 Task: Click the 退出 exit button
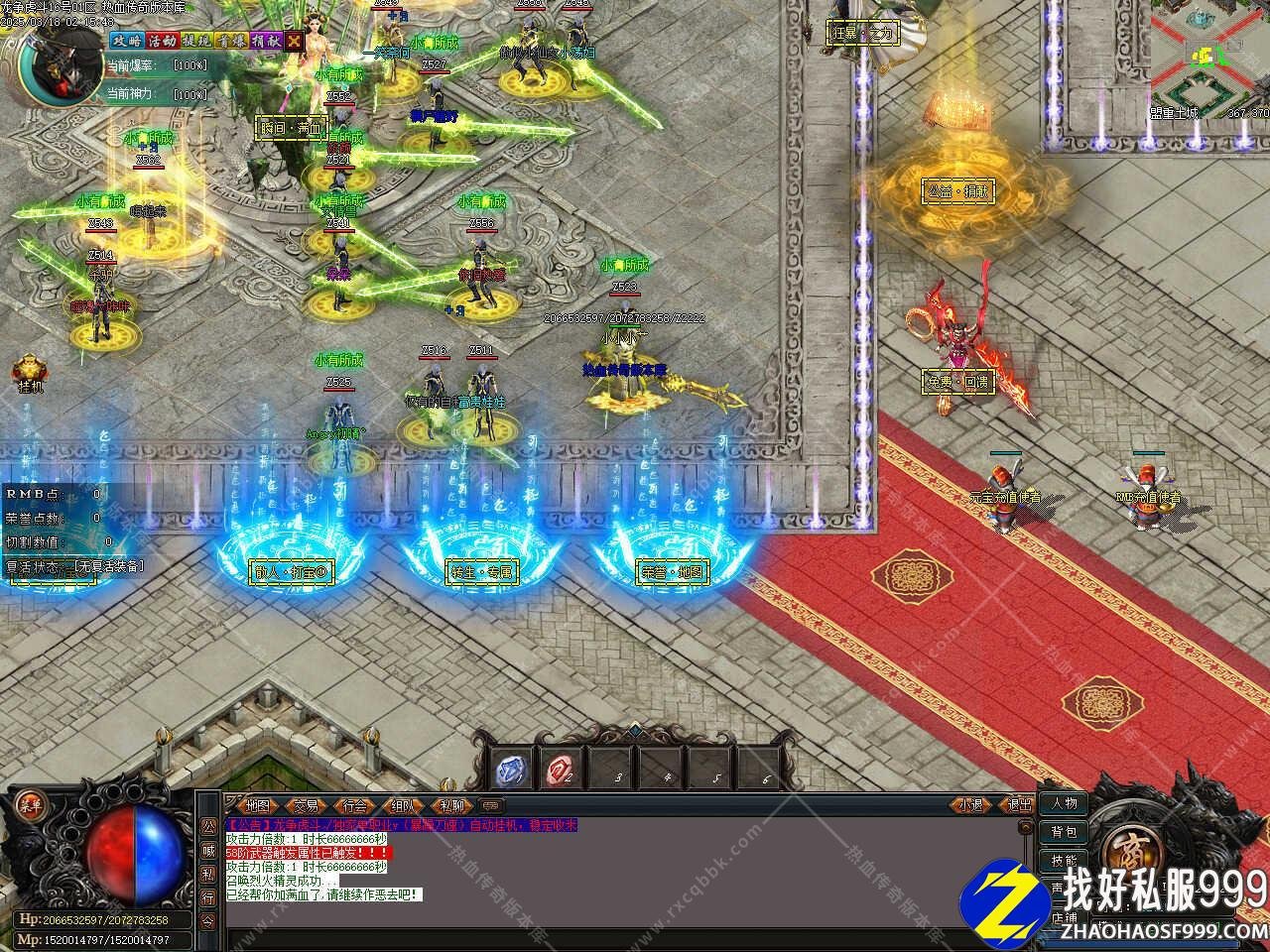(x=1018, y=805)
